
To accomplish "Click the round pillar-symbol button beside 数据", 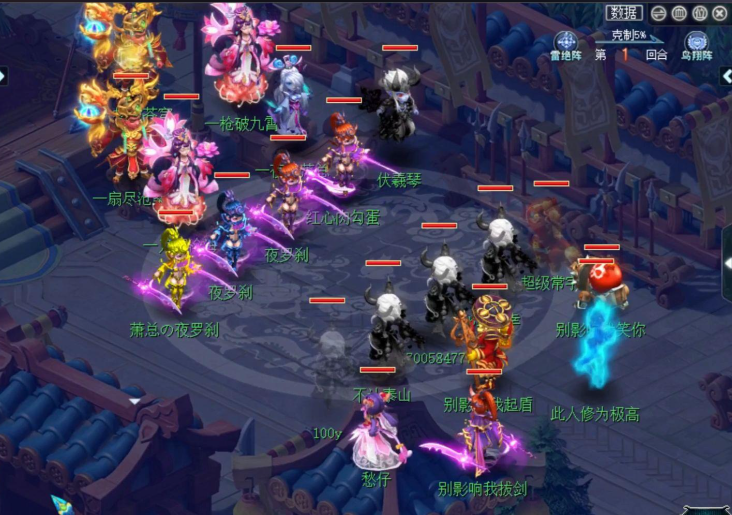I will 679,14.
